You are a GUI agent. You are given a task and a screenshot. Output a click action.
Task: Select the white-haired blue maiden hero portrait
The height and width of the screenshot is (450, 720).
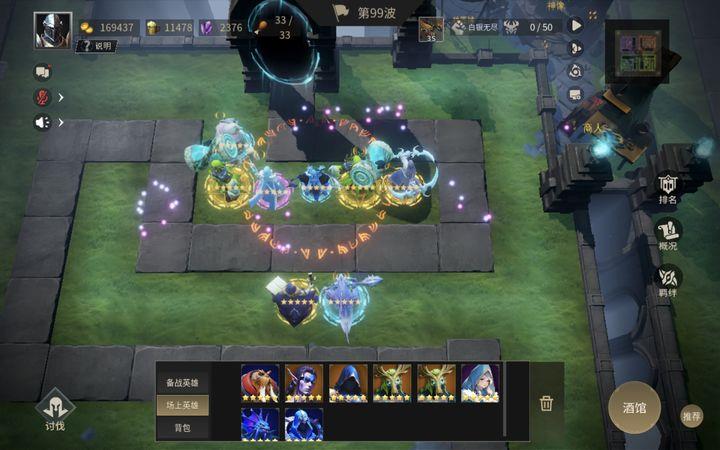click(x=480, y=382)
